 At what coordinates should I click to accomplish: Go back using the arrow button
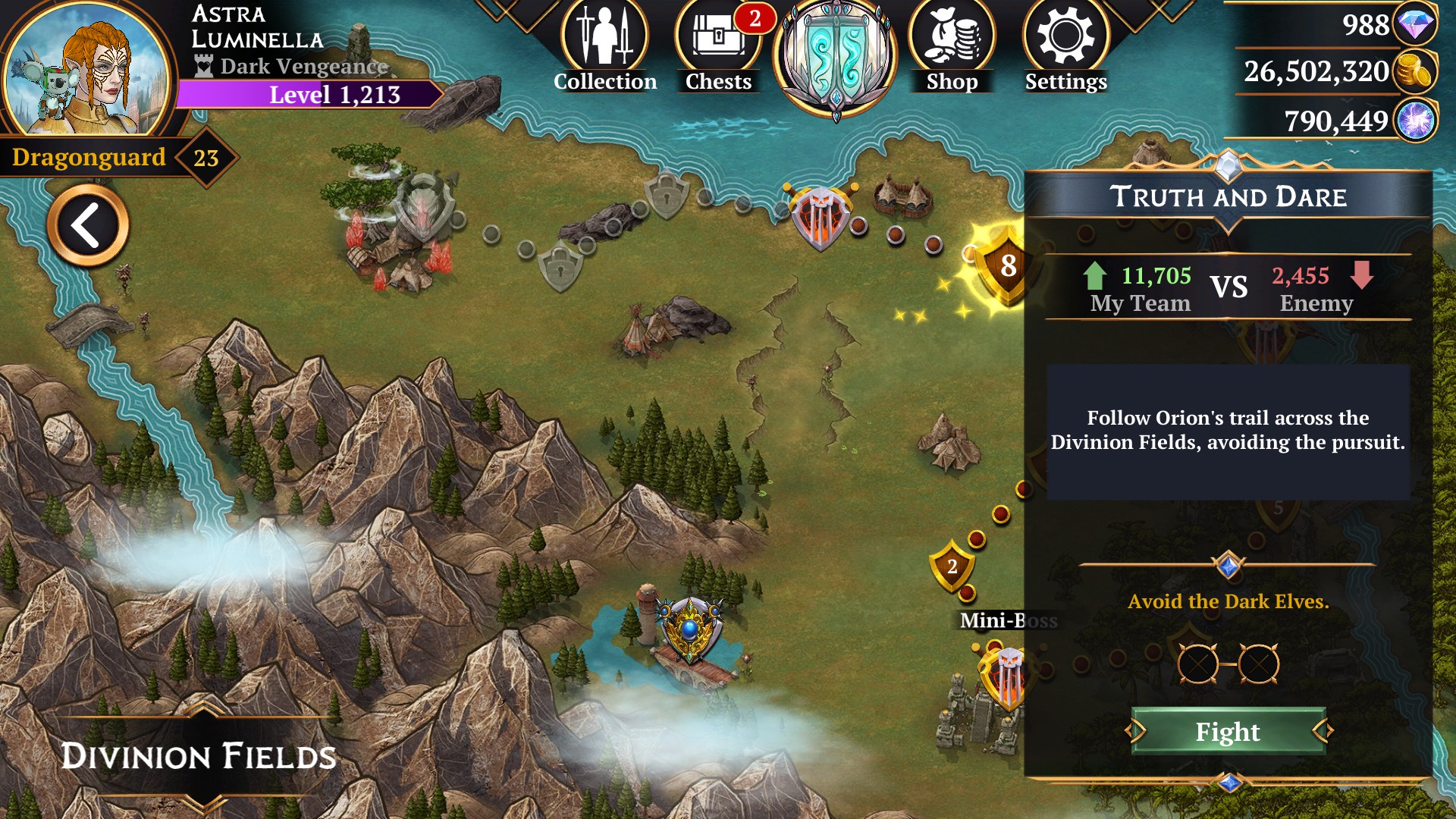[x=88, y=225]
